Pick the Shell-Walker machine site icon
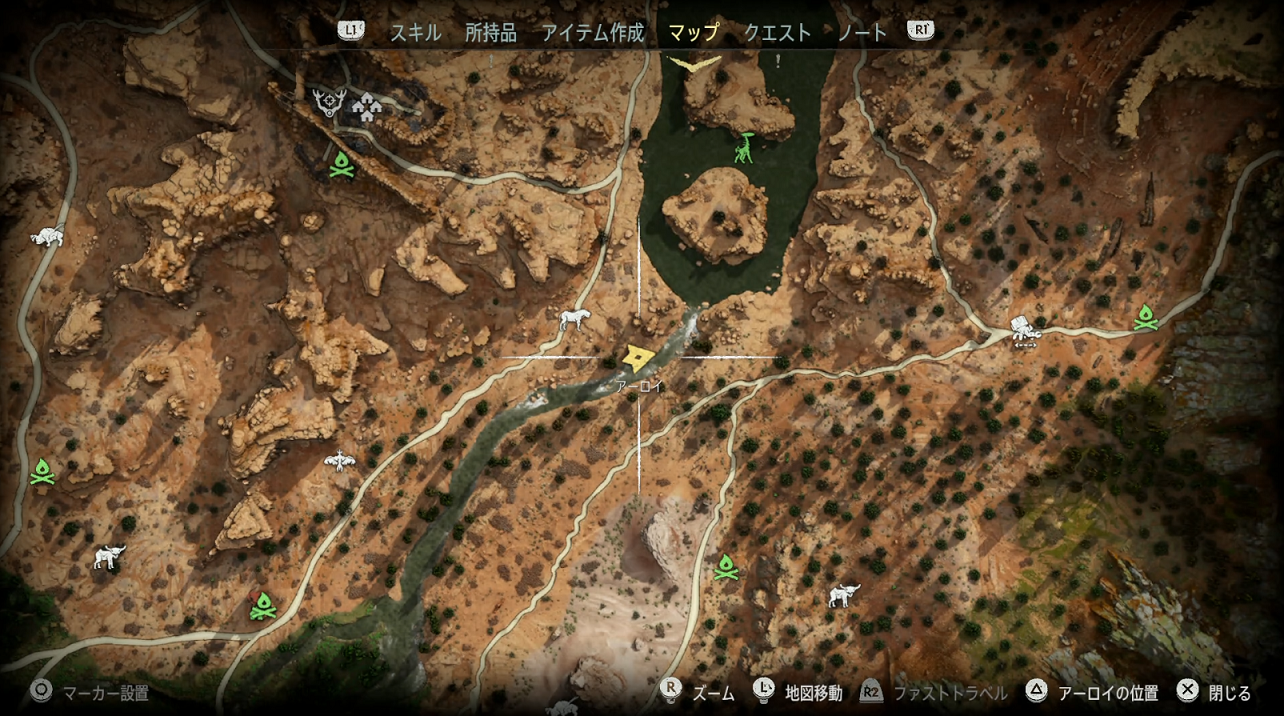The image size is (1284, 716). (1023, 329)
